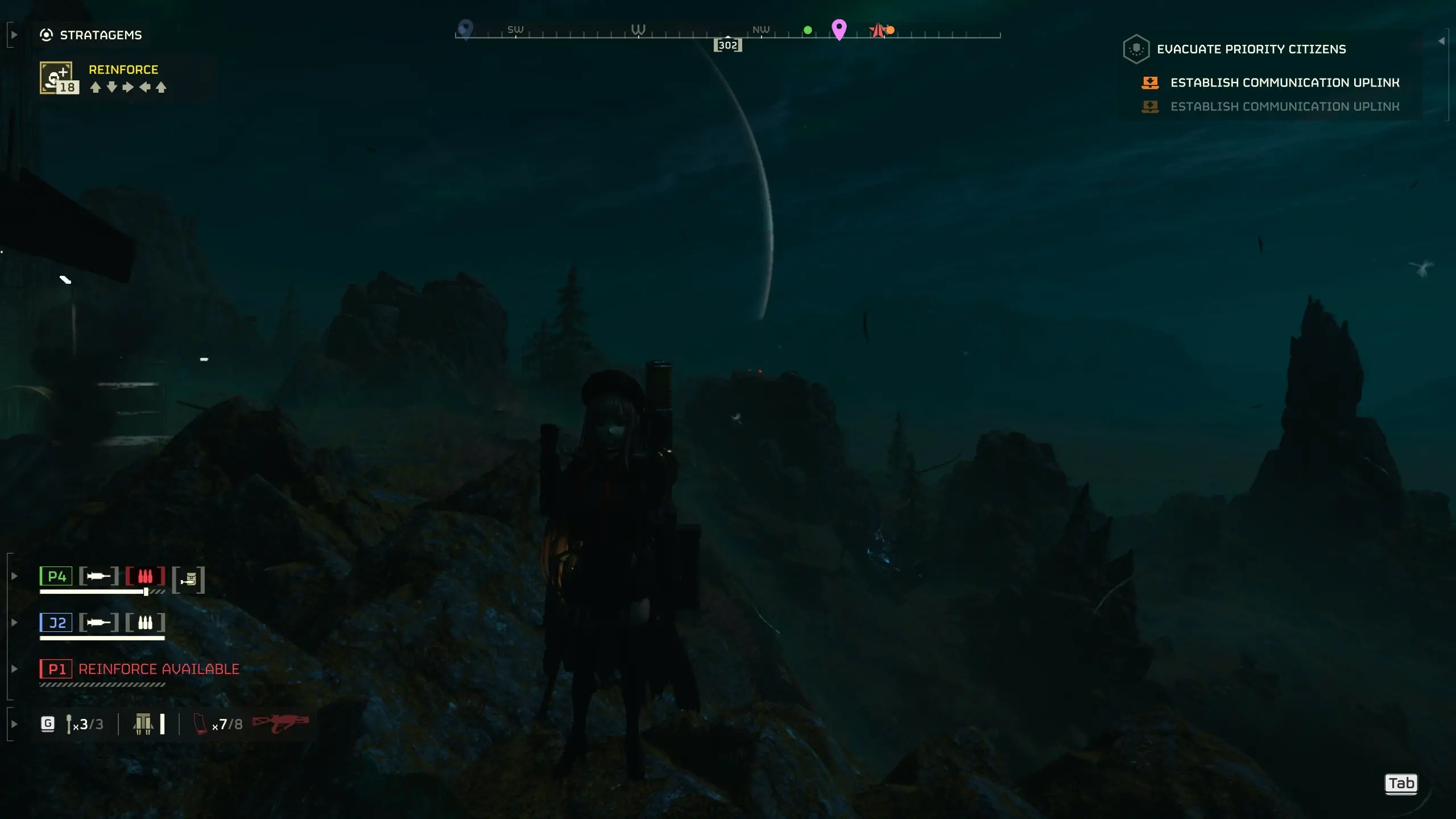Select the pink waypoint marker on compass

839,28
